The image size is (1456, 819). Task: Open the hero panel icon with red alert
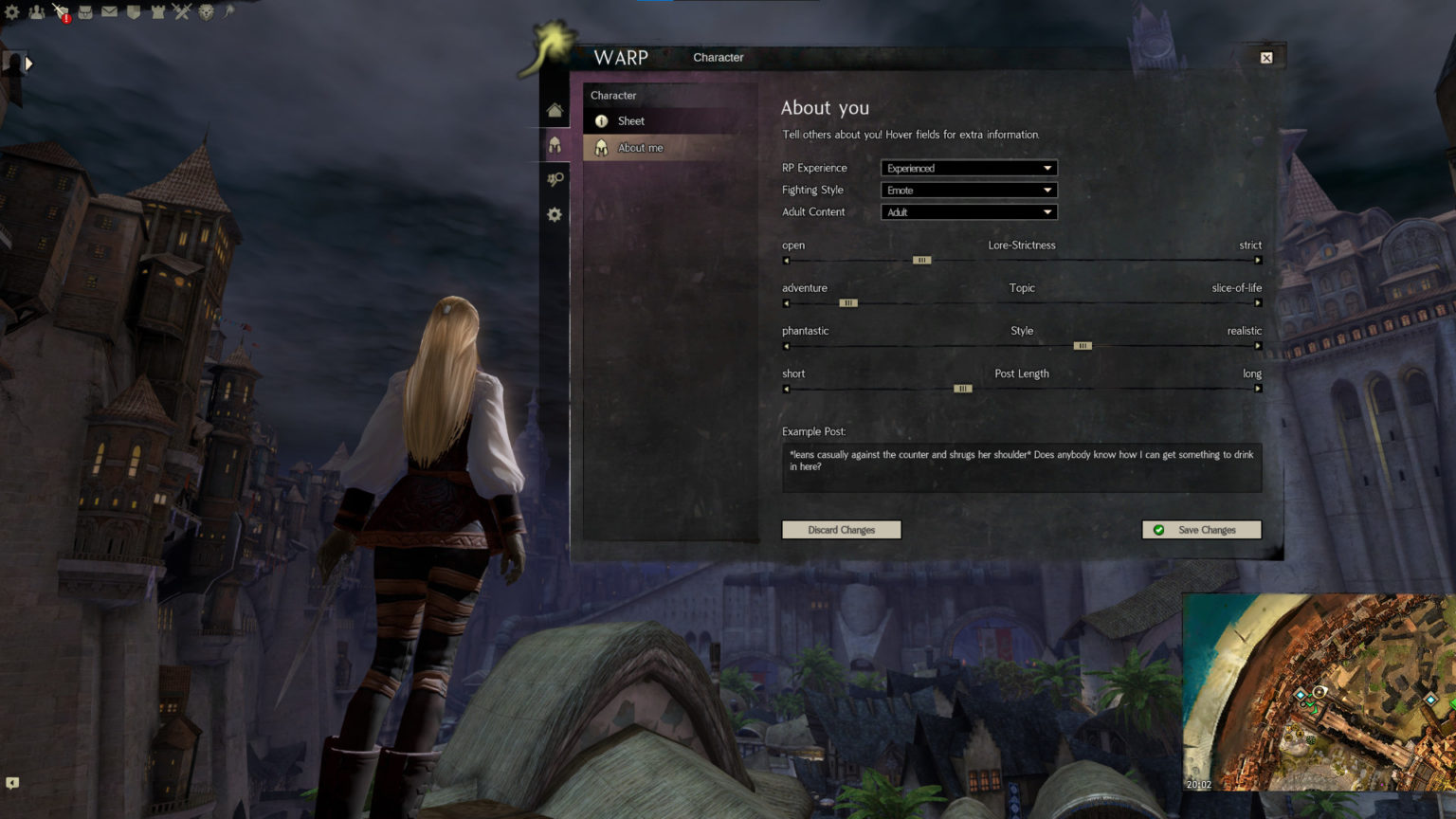pyautogui.click(x=63, y=11)
